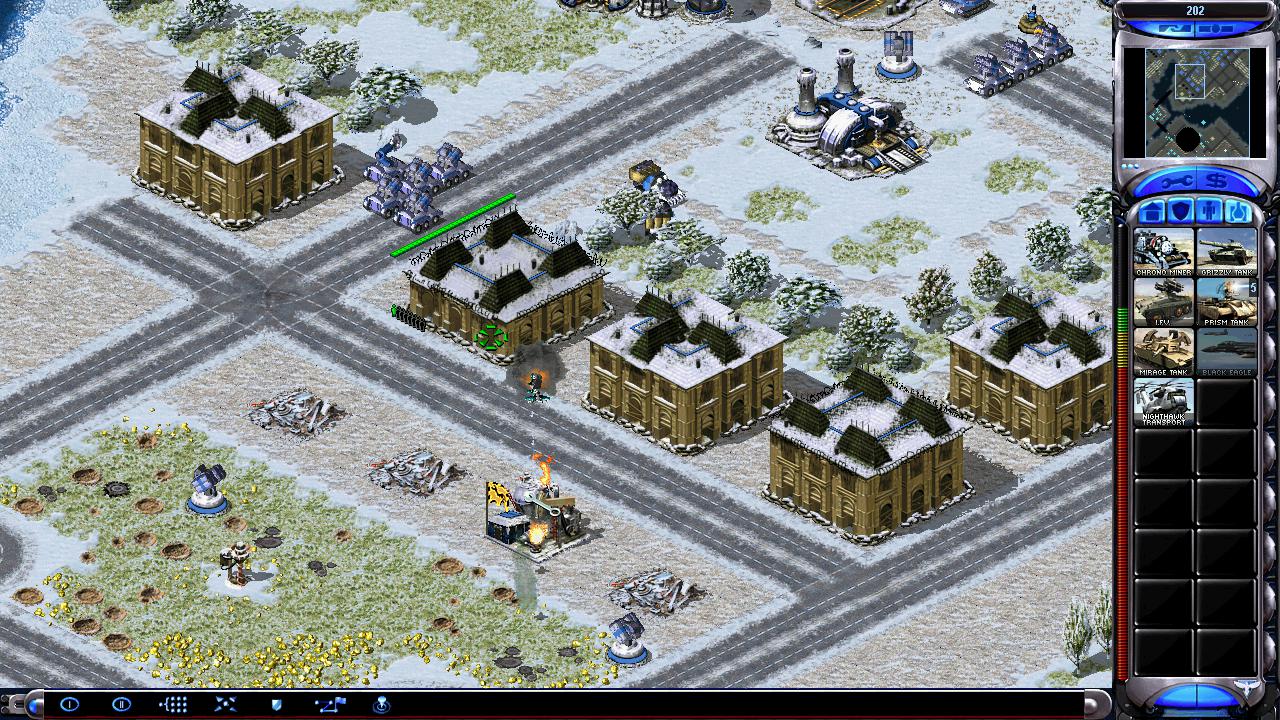Queue another Prism Tank
Viewport: 1280px width, 720px height.
1226,302
